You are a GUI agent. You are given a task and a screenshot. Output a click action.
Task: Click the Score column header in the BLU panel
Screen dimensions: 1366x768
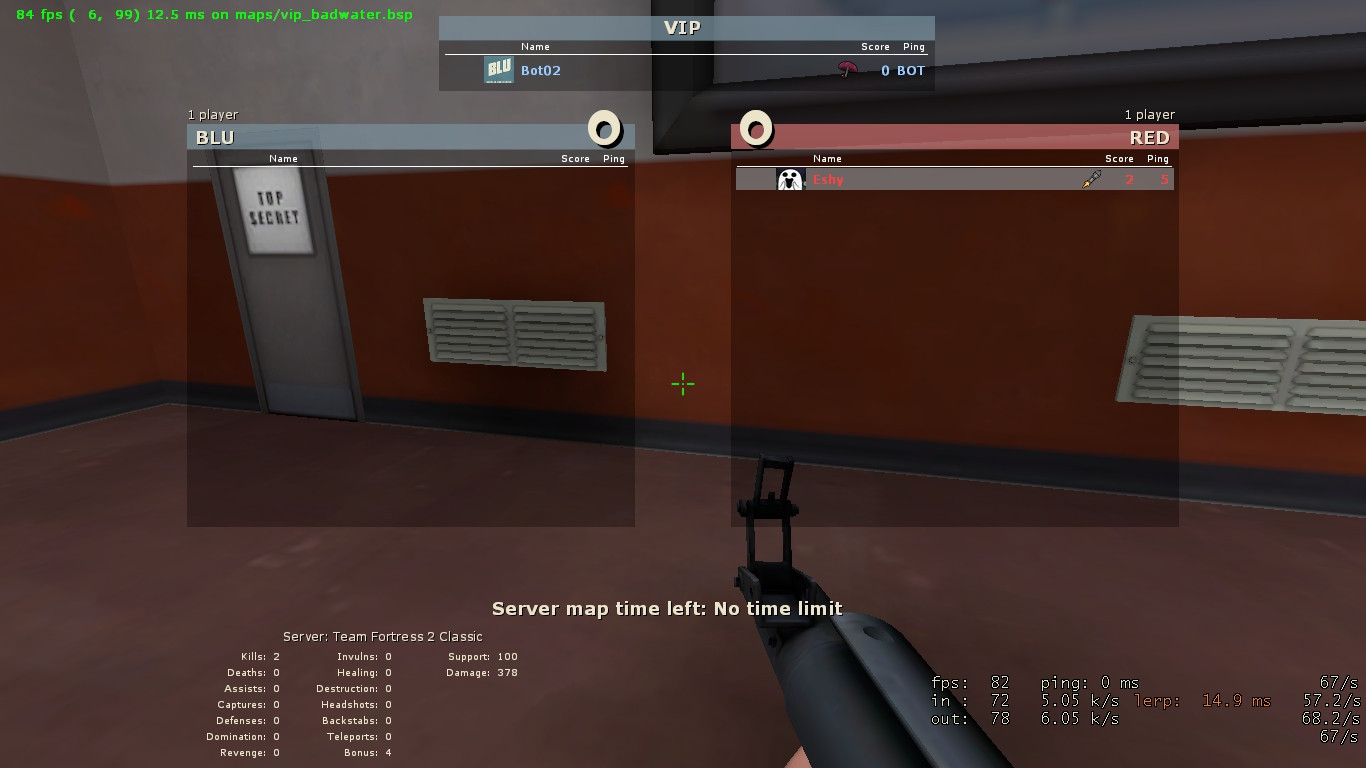point(576,158)
